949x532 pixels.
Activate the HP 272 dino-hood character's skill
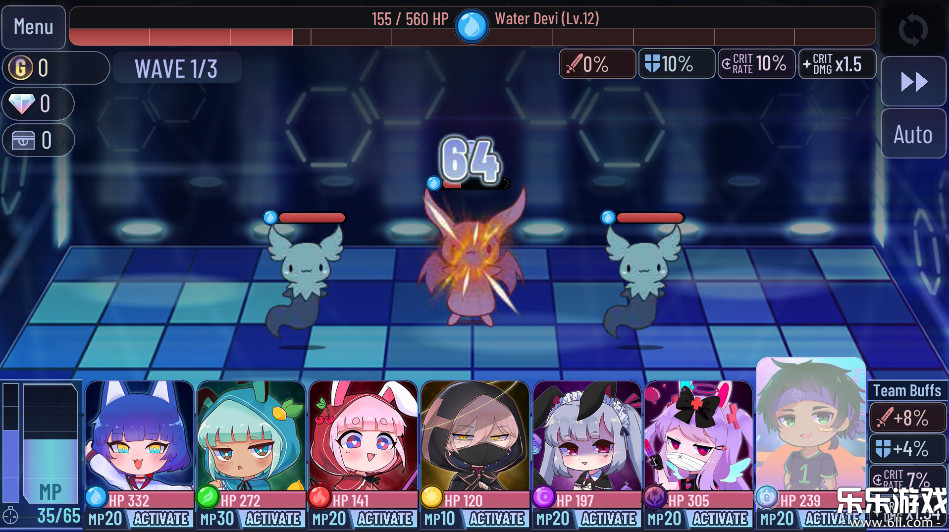[273, 519]
